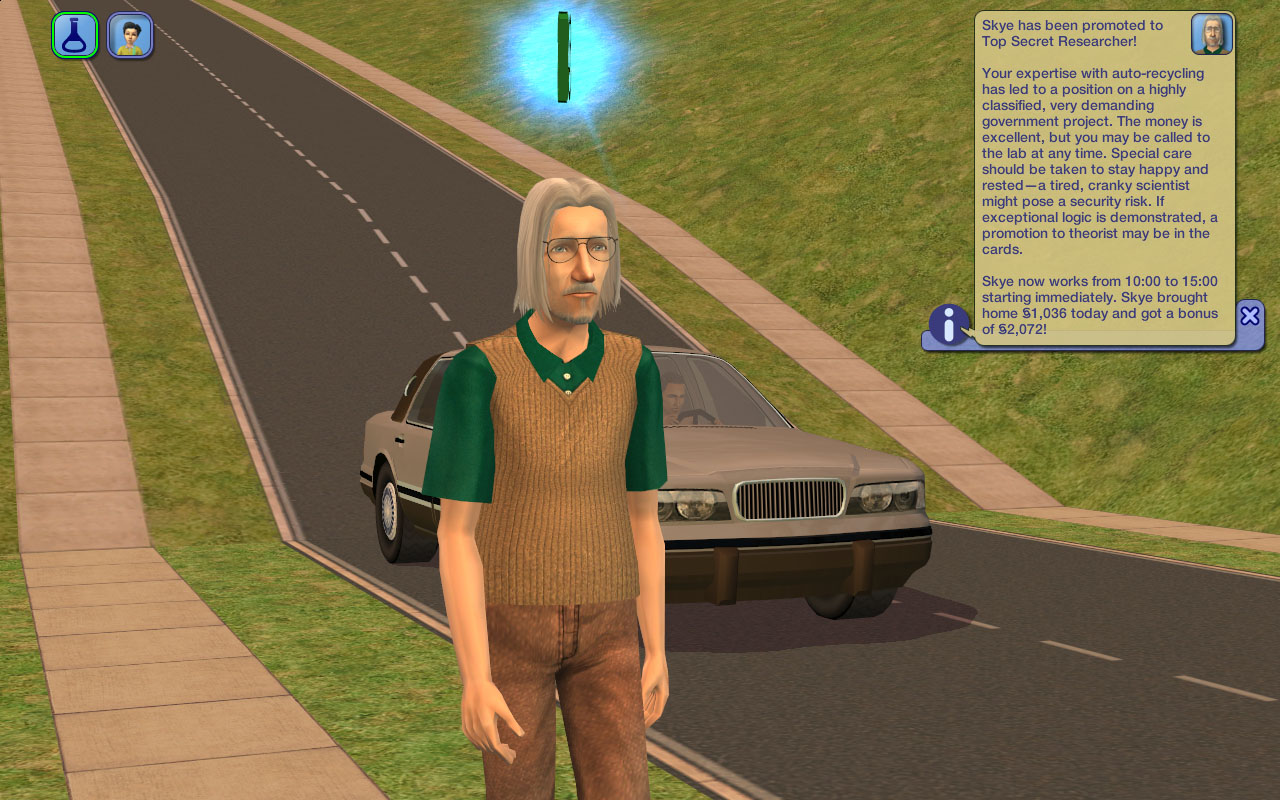Click Skye's portrait in the notification
Image resolution: width=1280 pixels, height=800 pixels.
pos(1211,35)
